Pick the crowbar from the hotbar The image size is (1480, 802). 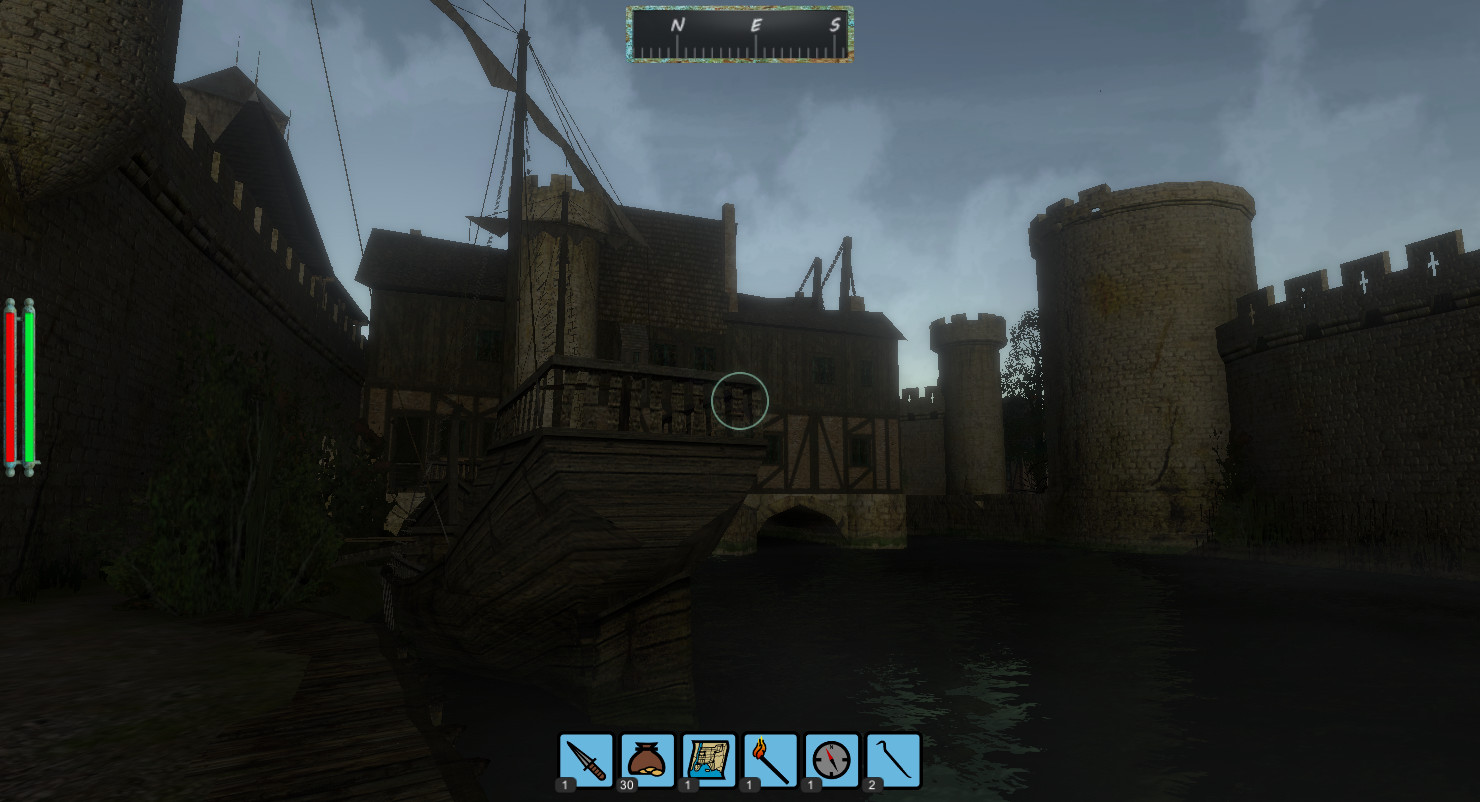894,761
